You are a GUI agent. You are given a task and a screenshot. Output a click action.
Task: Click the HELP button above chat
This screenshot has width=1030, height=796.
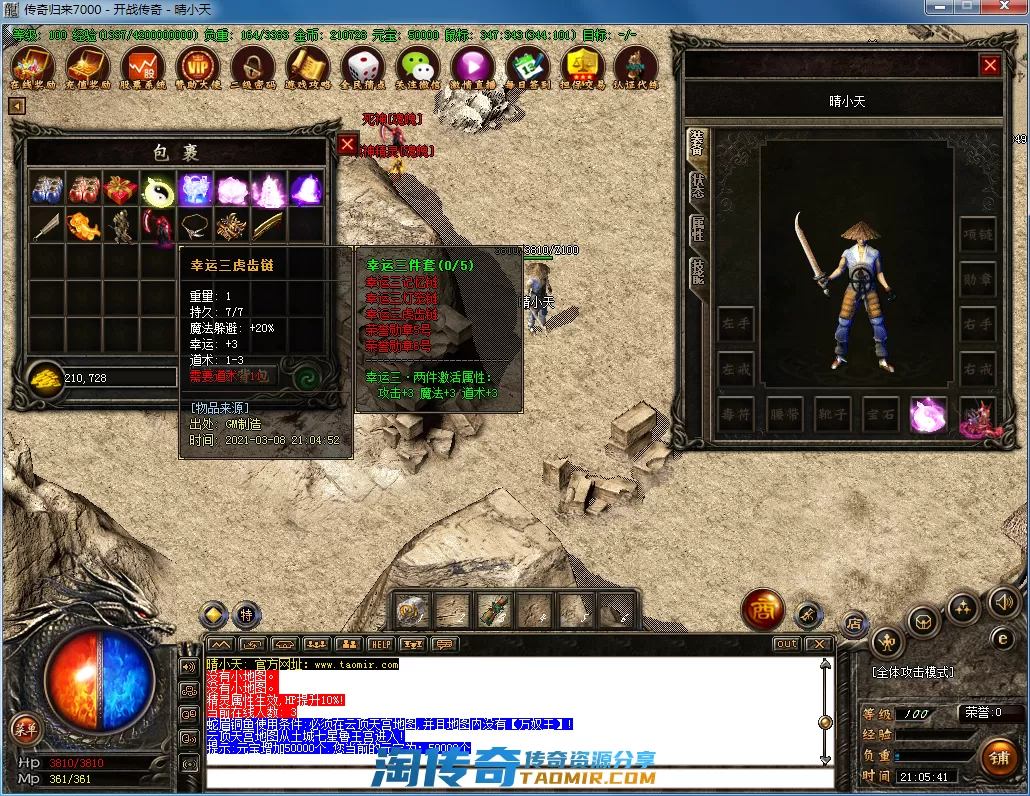[x=380, y=644]
